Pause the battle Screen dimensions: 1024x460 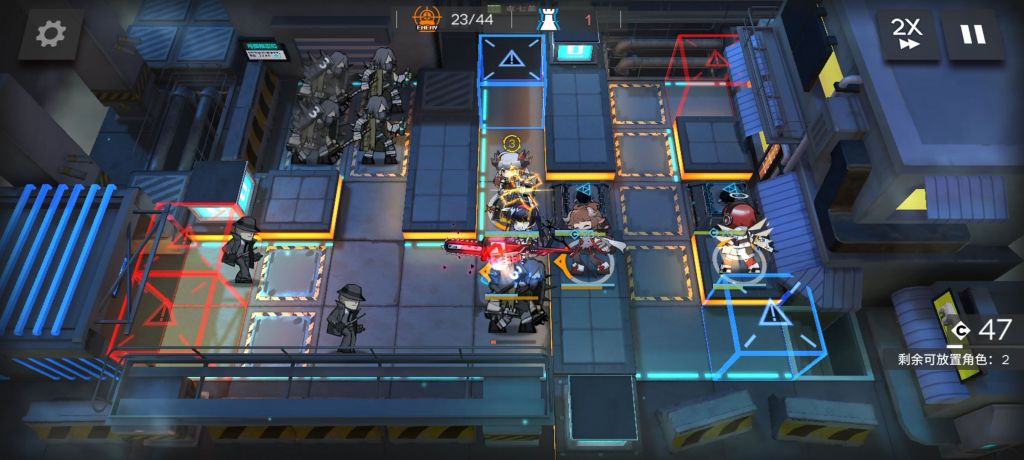(x=972, y=34)
